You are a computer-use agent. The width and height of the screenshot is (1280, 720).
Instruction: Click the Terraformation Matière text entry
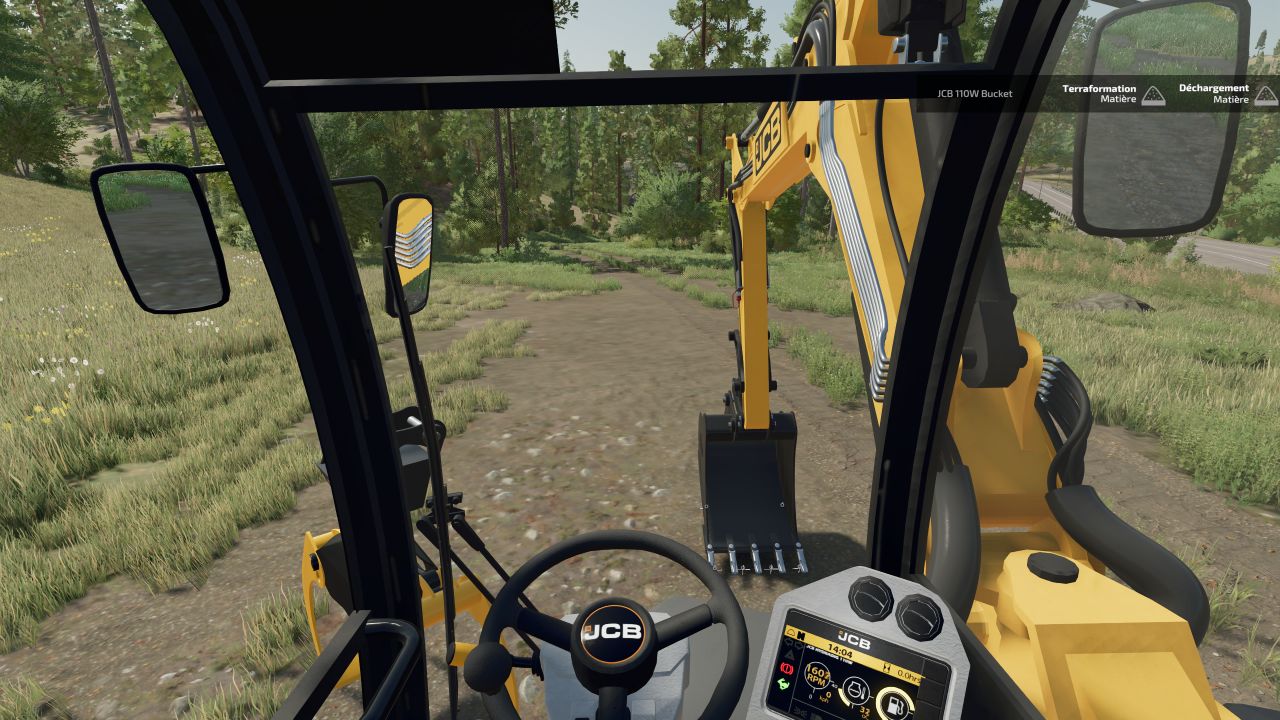pos(1098,93)
